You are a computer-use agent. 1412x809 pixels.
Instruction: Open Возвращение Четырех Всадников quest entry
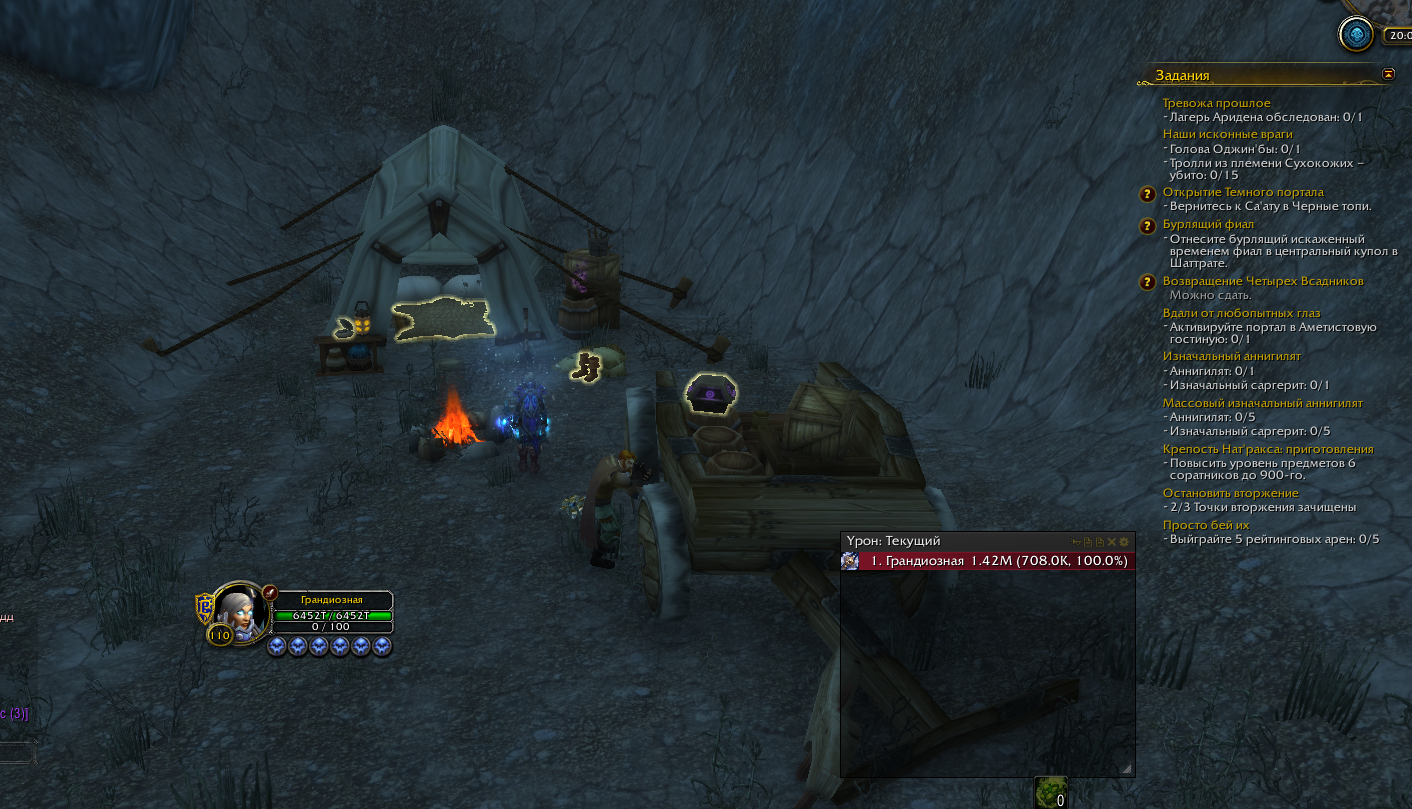(1263, 281)
